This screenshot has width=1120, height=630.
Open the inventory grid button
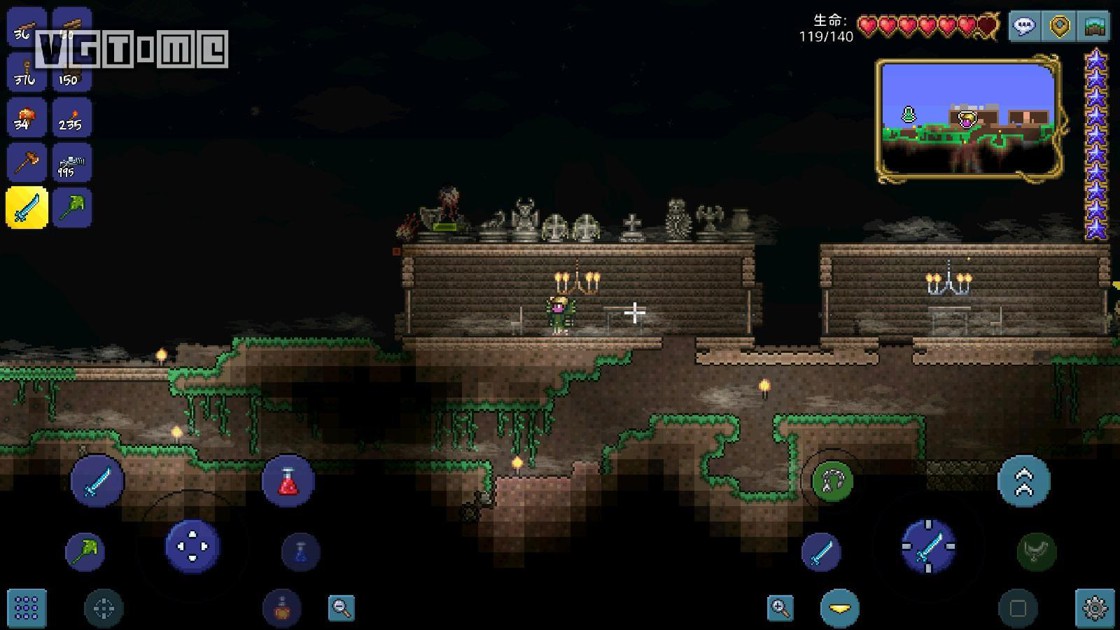(27, 607)
